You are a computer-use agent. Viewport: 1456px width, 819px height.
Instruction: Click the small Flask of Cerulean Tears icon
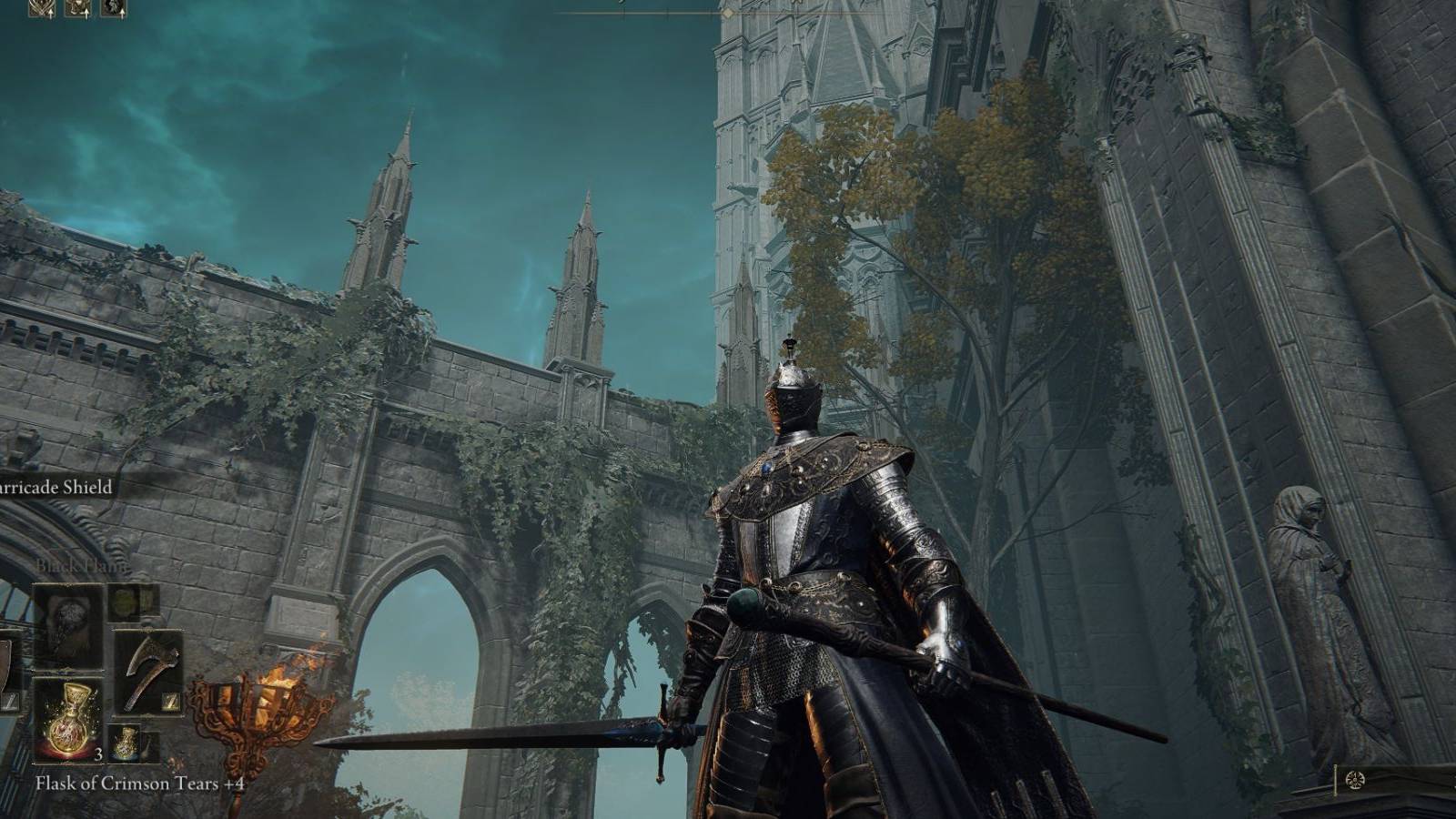pos(126,742)
